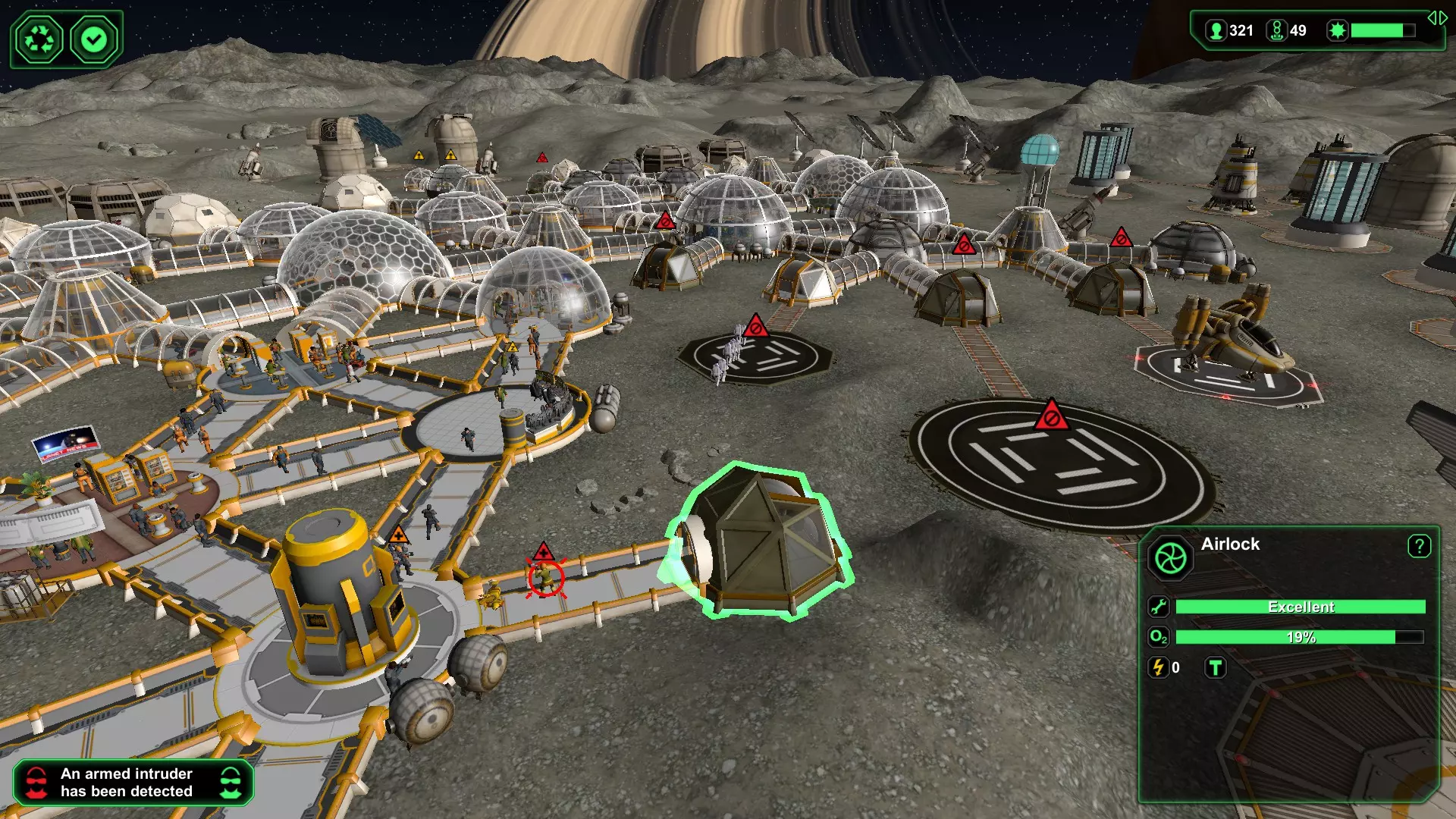
Task: Select the red-circled armed intruder
Action: (x=545, y=579)
